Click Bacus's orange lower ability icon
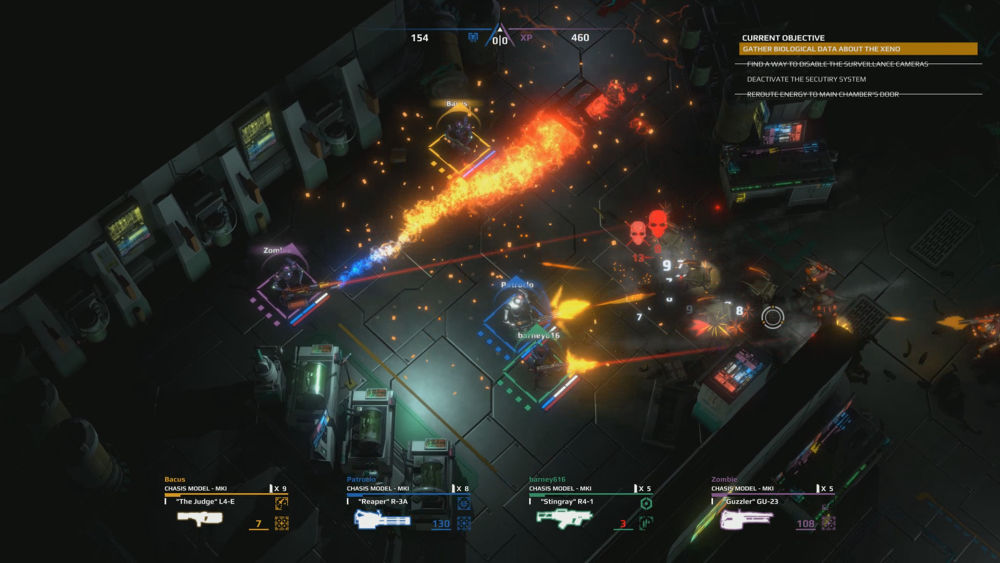 coord(281,523)
